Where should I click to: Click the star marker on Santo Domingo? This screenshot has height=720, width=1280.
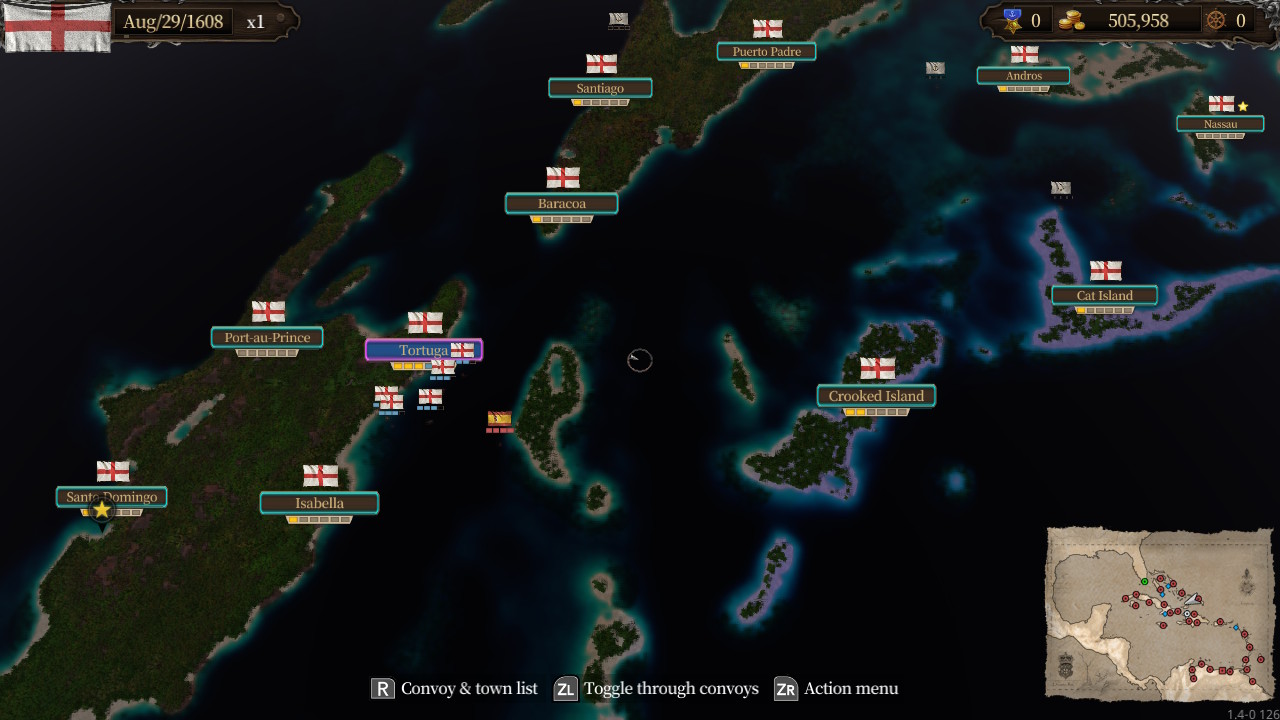[101, 509]
